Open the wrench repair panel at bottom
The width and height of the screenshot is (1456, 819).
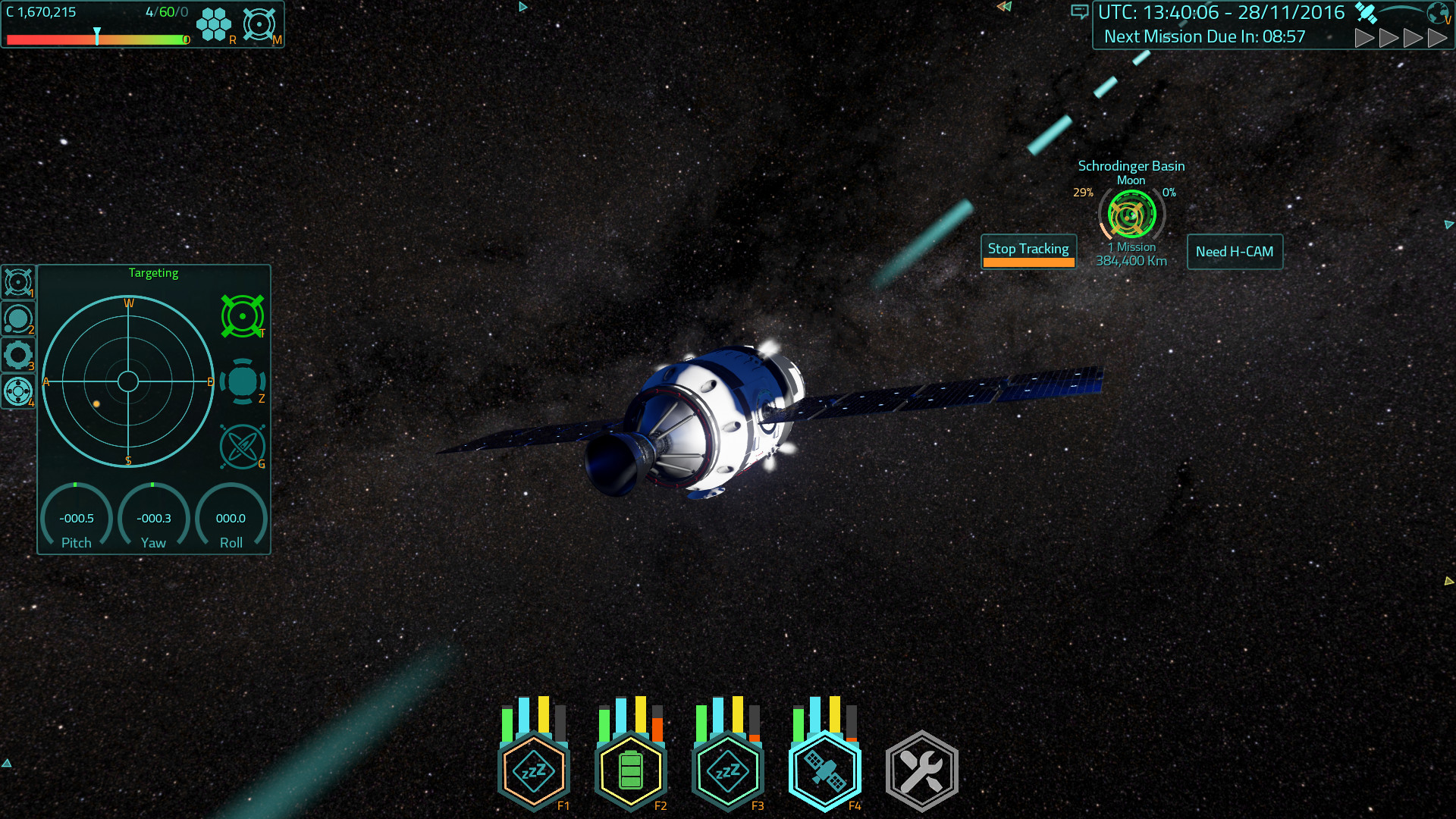pos(921,769)
